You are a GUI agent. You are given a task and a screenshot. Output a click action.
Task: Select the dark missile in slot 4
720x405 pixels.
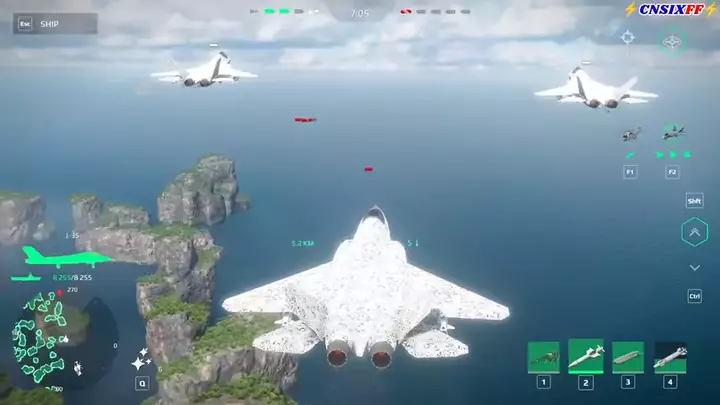(670, 357)
